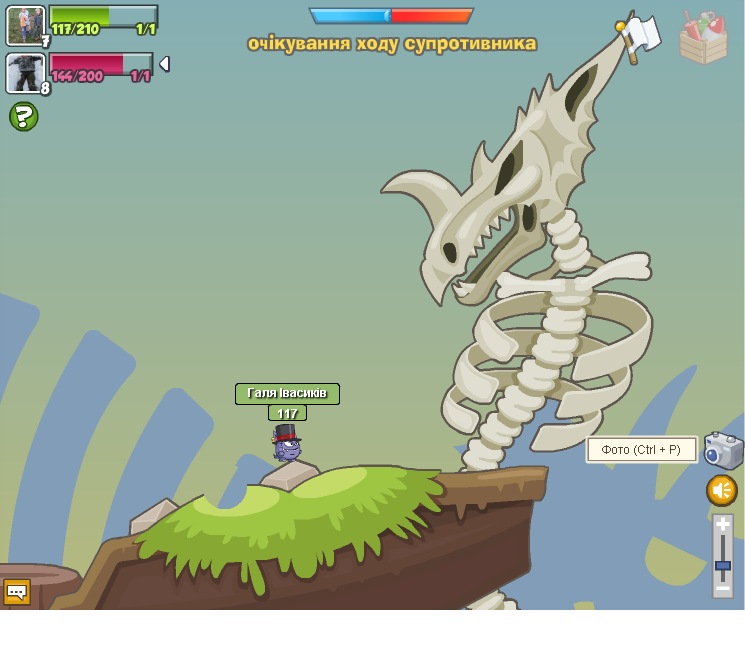This screenshot has width=745, height=650.
Task: Zoom in with the plus button
Action: [x=723, y=524]
